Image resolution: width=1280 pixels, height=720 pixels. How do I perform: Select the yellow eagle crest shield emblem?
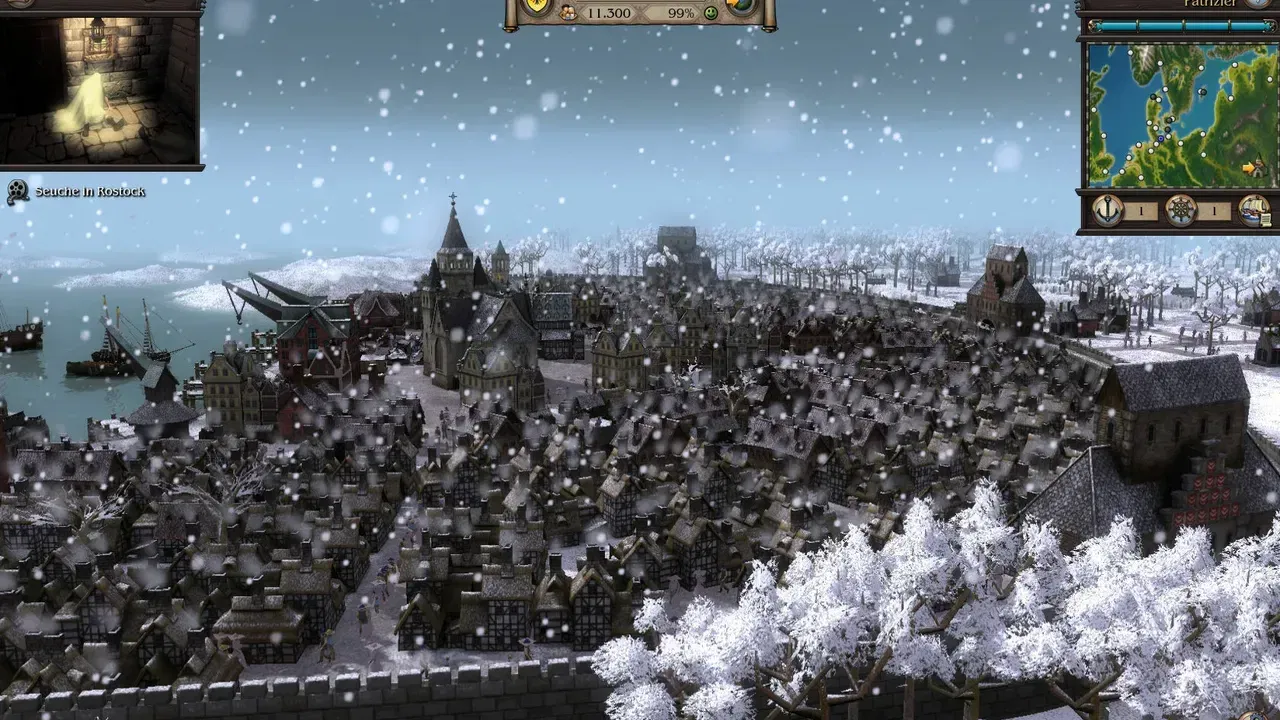536,5
